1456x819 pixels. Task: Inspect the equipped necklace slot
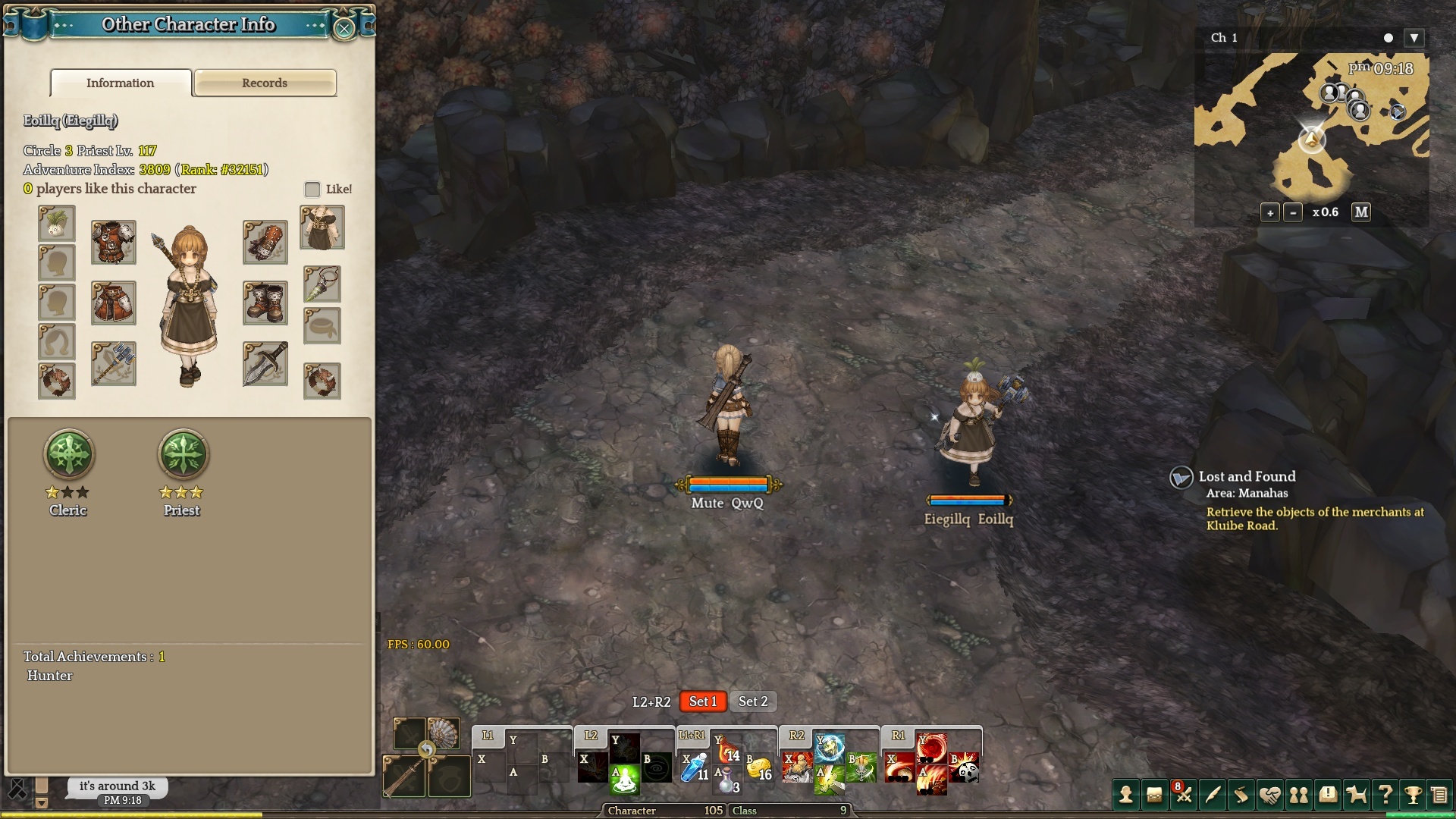[x=322, y=284]
